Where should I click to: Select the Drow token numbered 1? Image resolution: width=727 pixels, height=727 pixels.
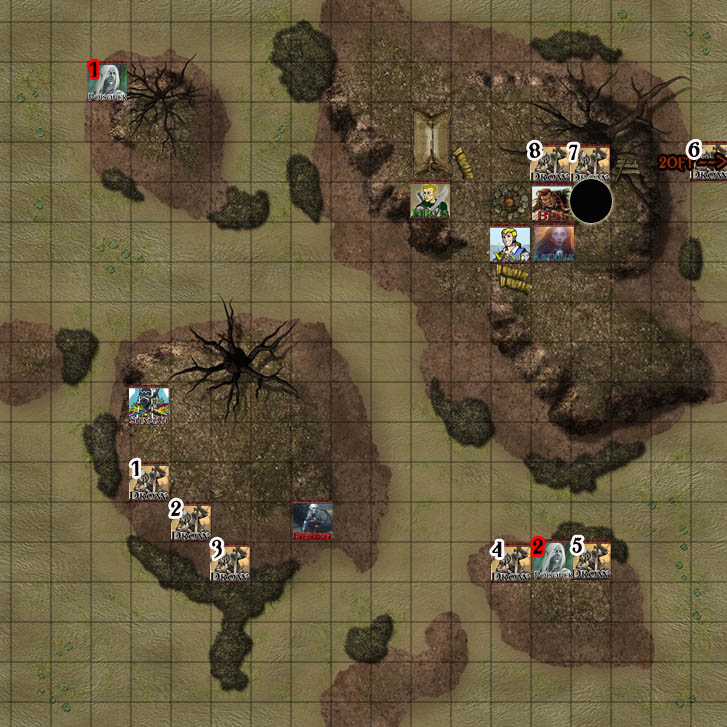pos(149,482)
